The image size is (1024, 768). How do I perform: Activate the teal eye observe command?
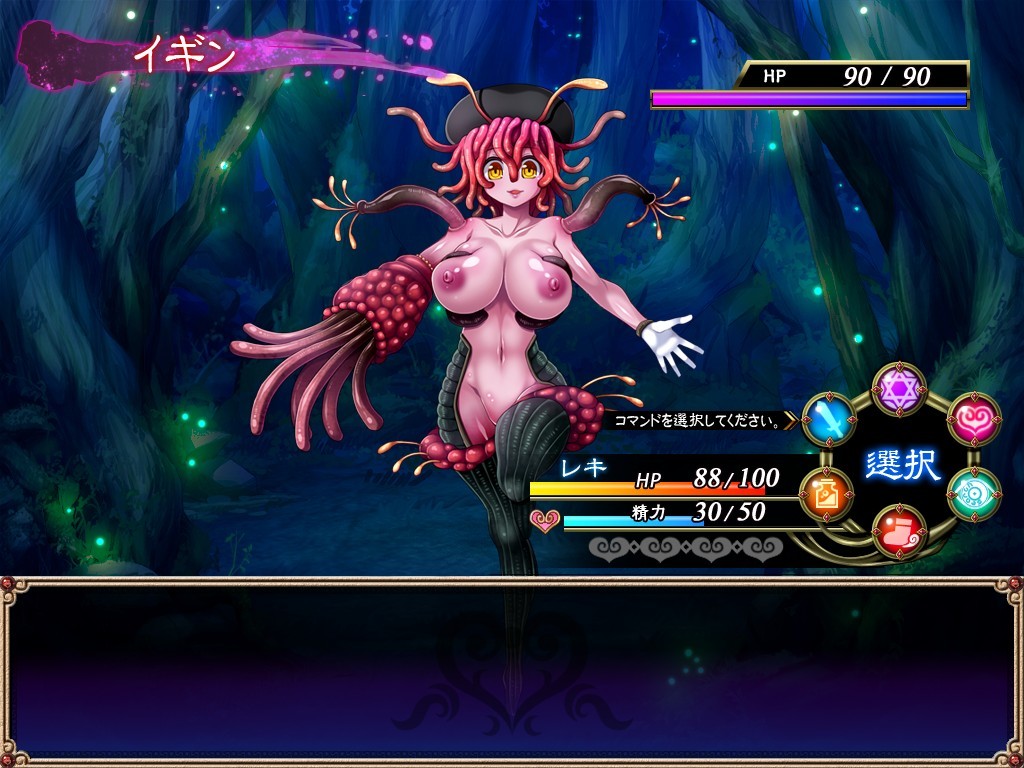[973, 493]
